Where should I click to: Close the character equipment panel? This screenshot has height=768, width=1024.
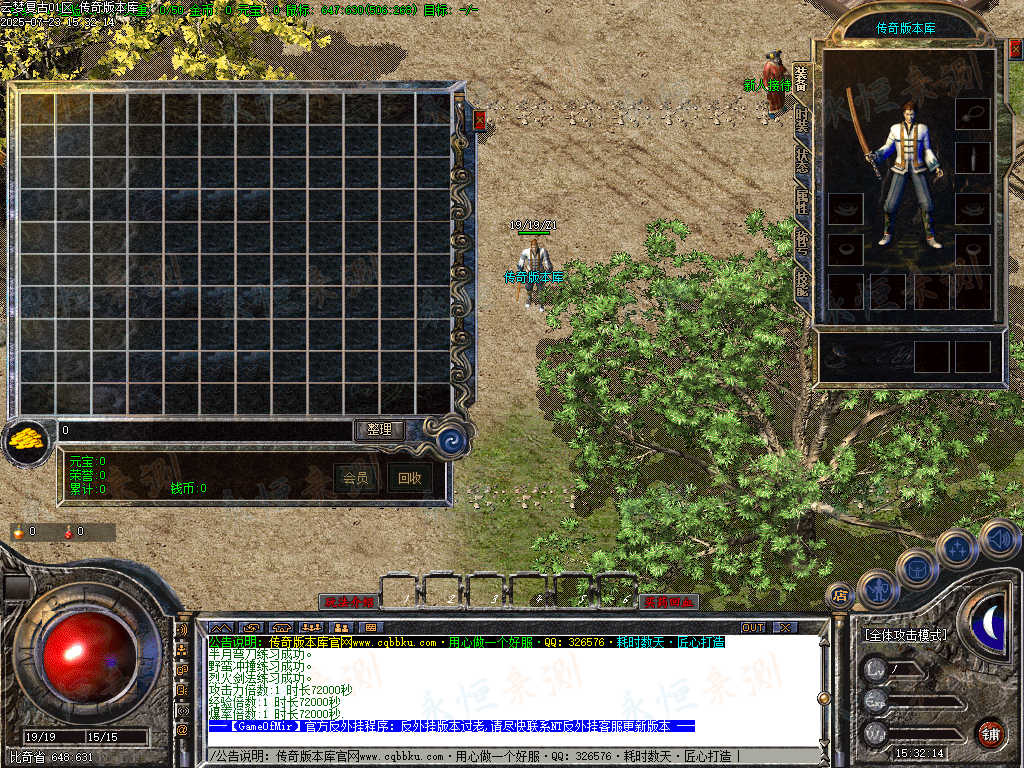click(1014, 48)
